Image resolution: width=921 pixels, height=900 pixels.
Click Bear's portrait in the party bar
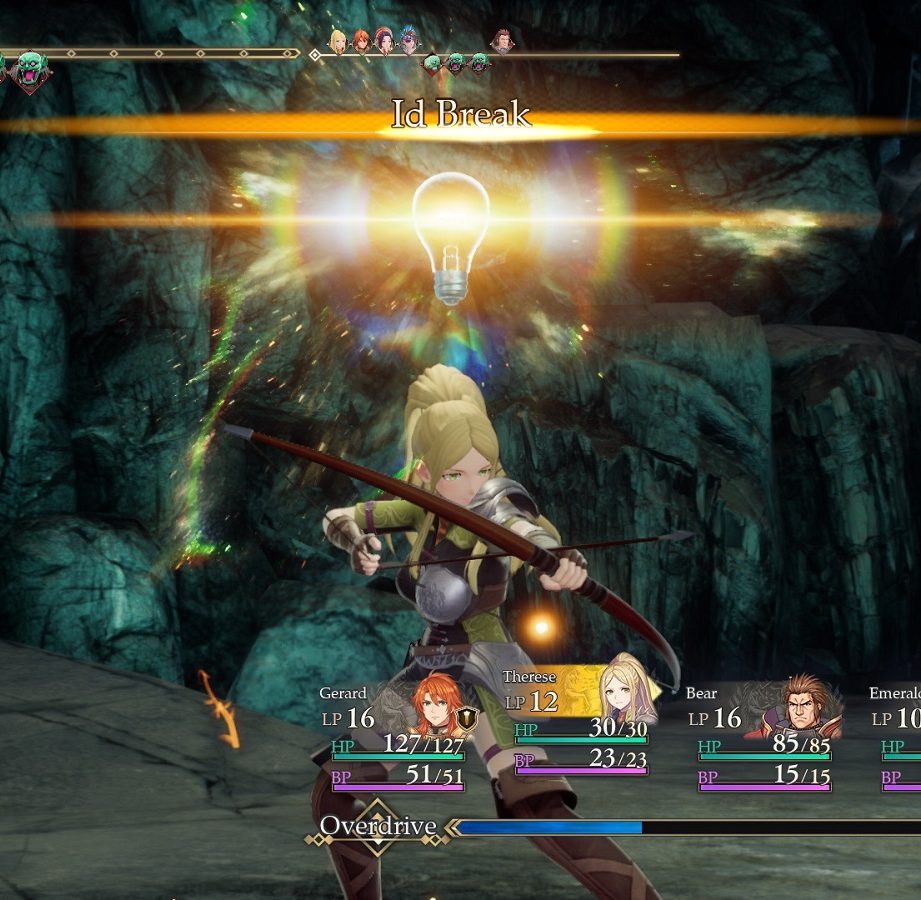click(806, 706)
